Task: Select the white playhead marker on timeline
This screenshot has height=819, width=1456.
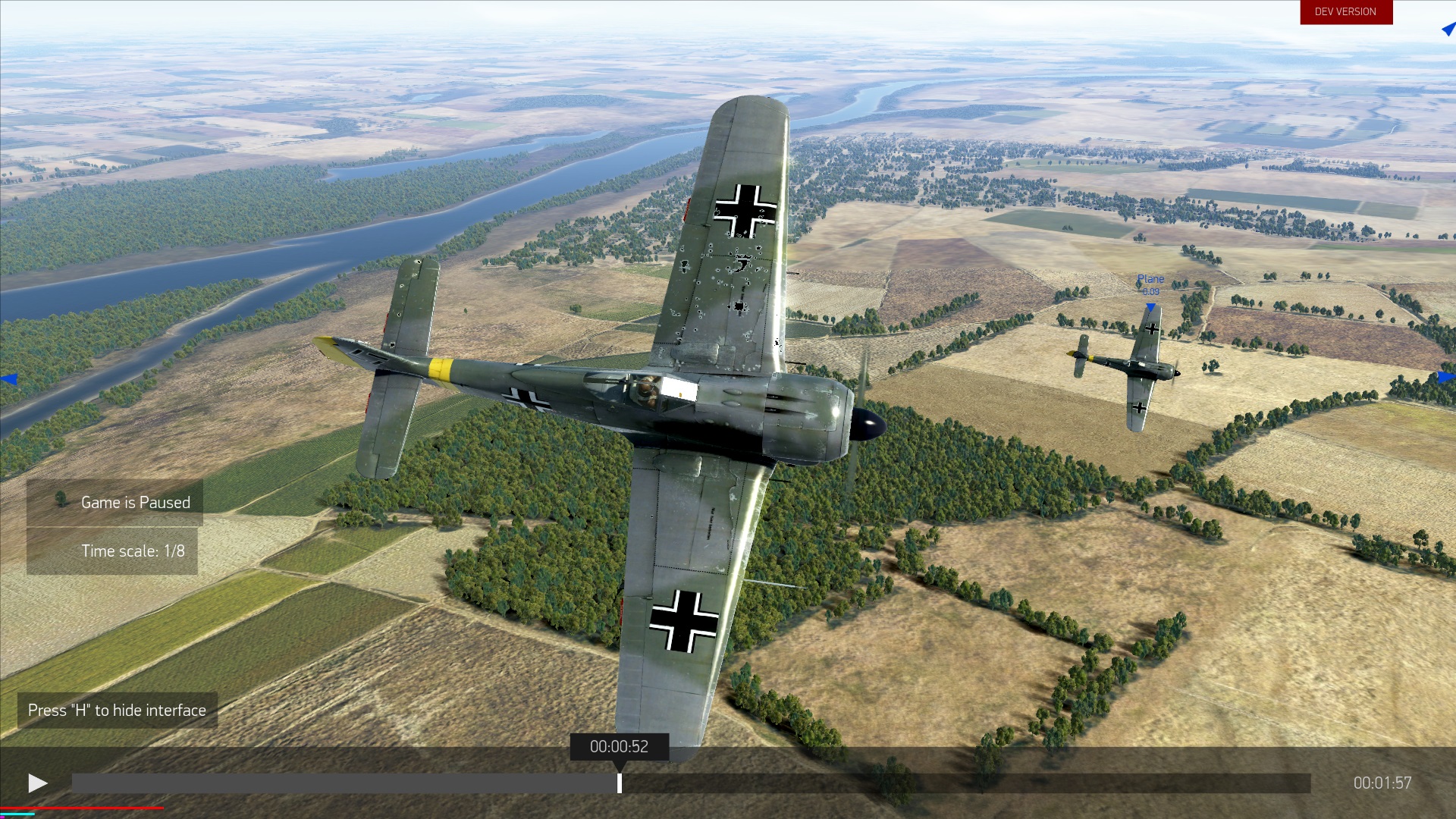Action: pos(620,783)
